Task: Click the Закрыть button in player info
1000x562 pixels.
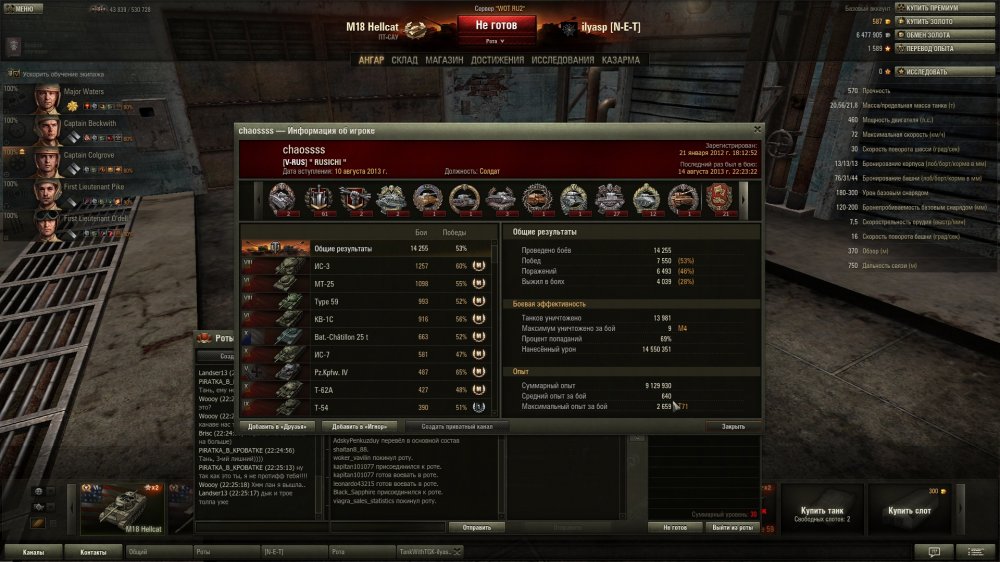Action: click(732, 426)
